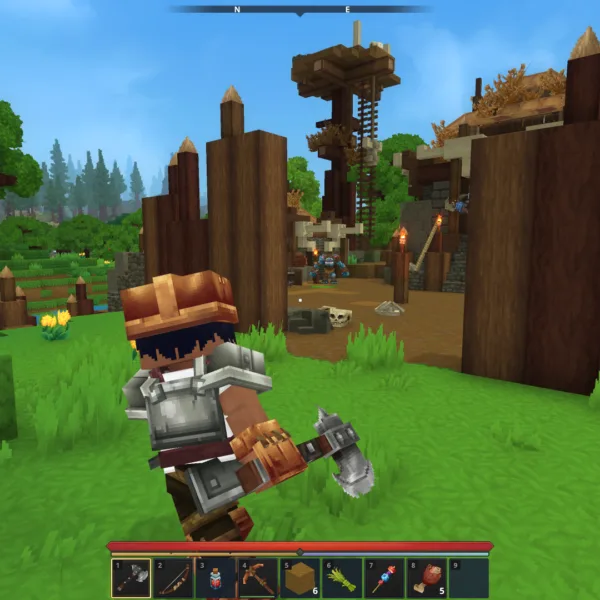
Task: Select the battle axe hotbar slot
Action: point(131,578)
